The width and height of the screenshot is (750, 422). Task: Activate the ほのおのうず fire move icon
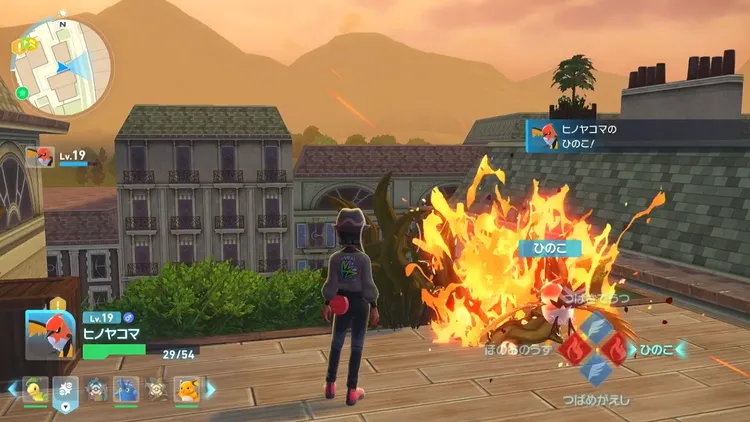[570, 349]
